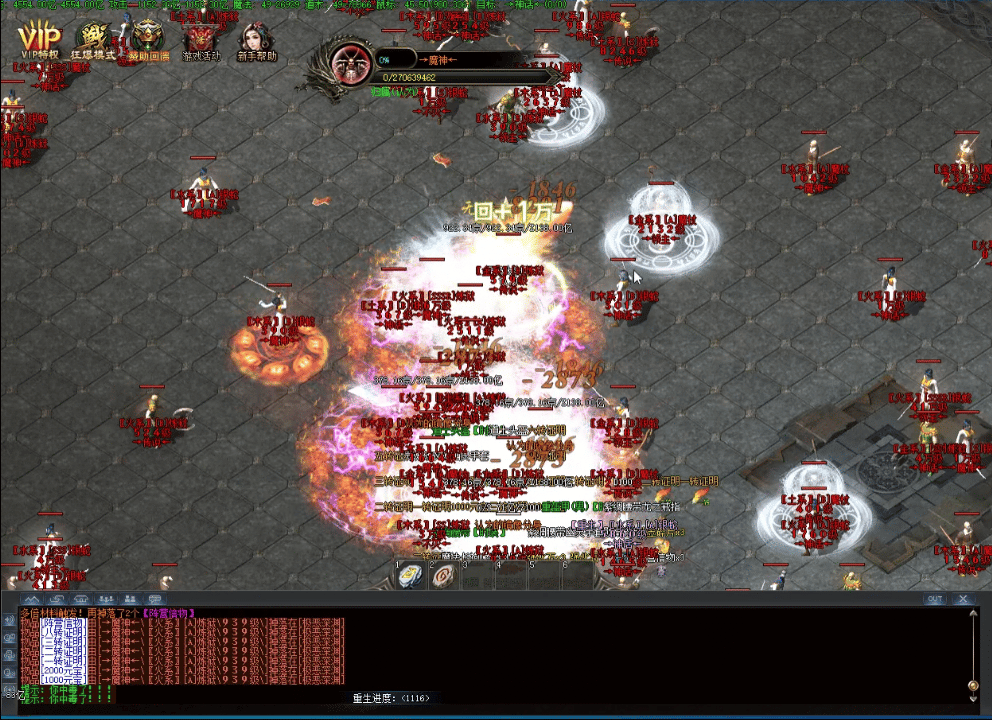Click the OUT button on chat panel
This screenshot has height=720, width=992.
[934, 599]
